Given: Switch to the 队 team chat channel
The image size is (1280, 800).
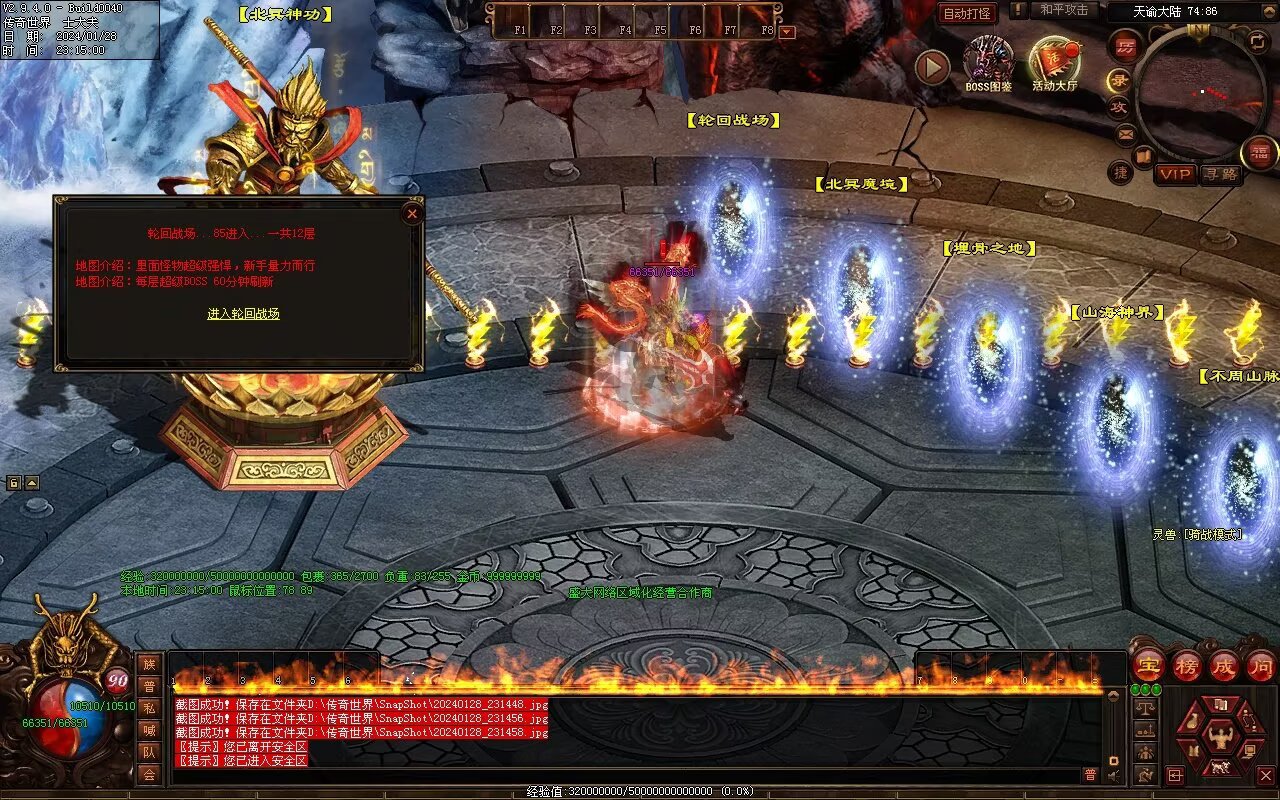Looking at the screenshot, I should pyautogui.click(x=149, y=752).
